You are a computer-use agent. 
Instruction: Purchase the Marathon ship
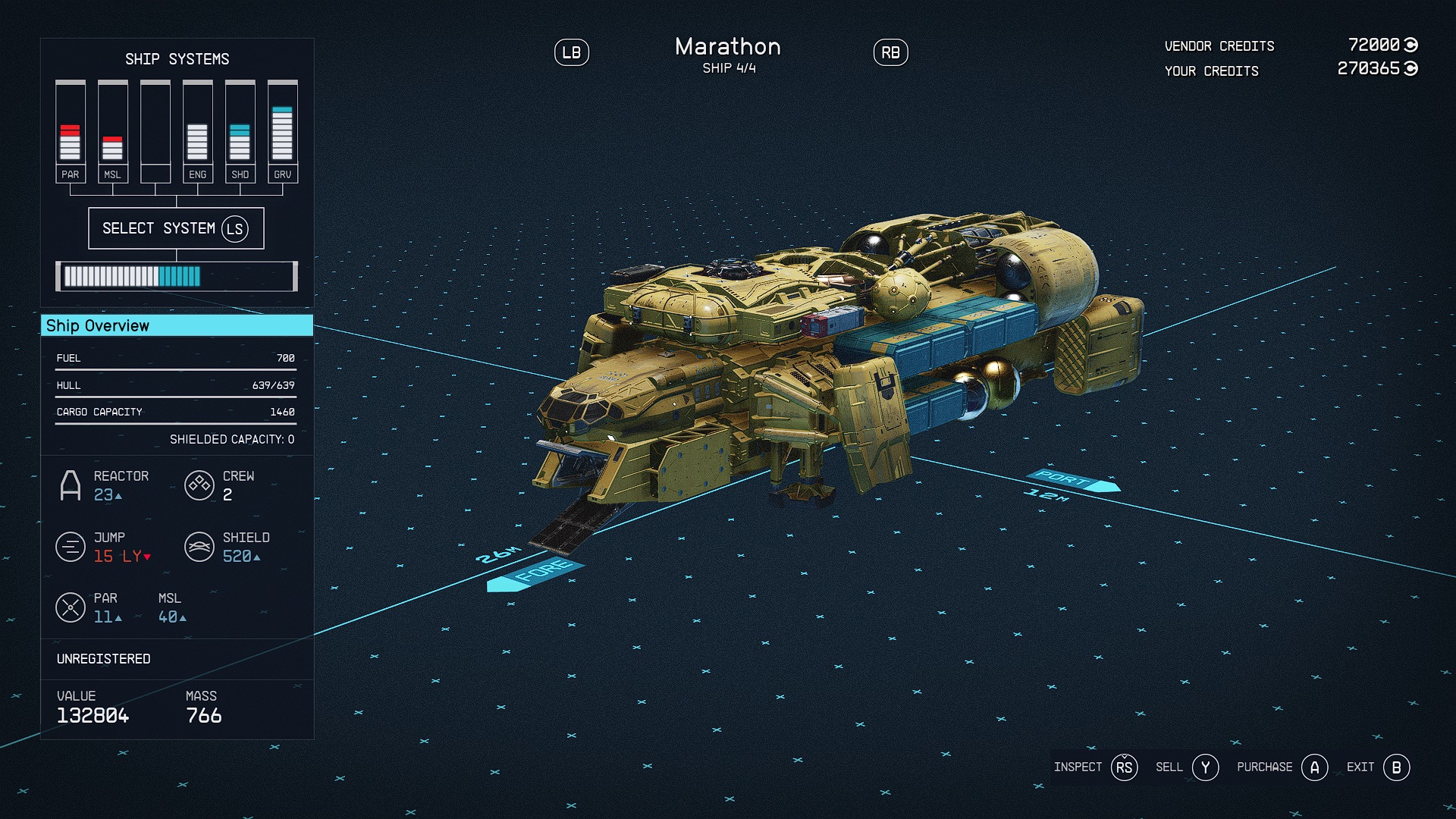click(x=1316, y=767)
